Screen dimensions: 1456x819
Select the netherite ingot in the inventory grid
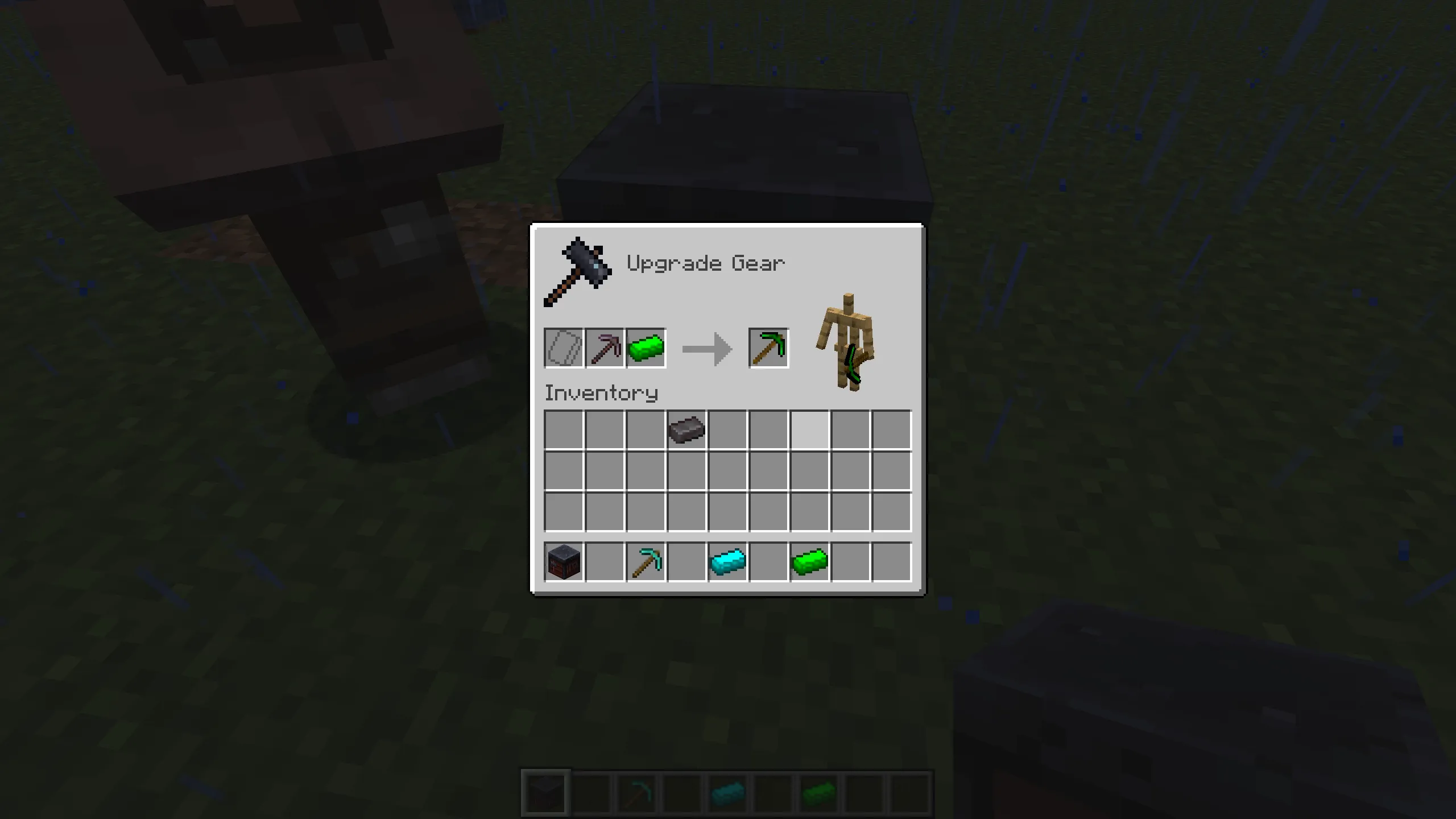click(x=686, y=429)
